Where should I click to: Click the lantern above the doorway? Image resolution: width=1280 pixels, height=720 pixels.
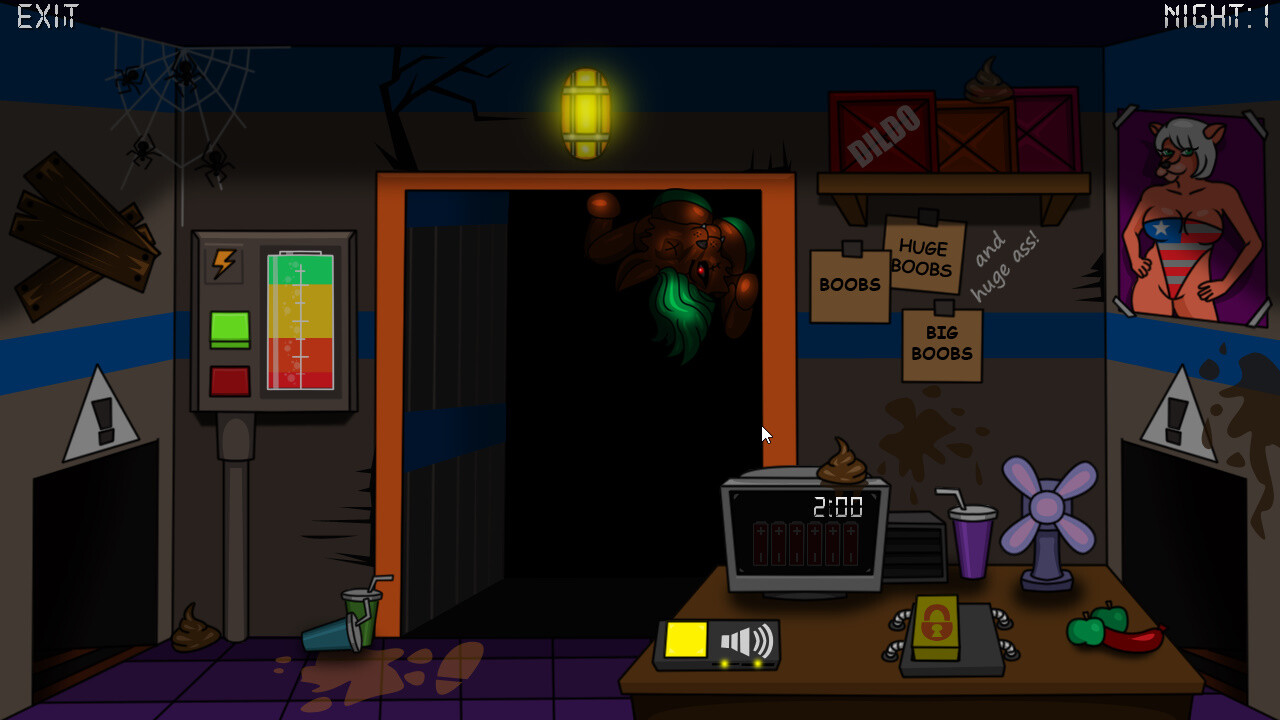point(587,113)
